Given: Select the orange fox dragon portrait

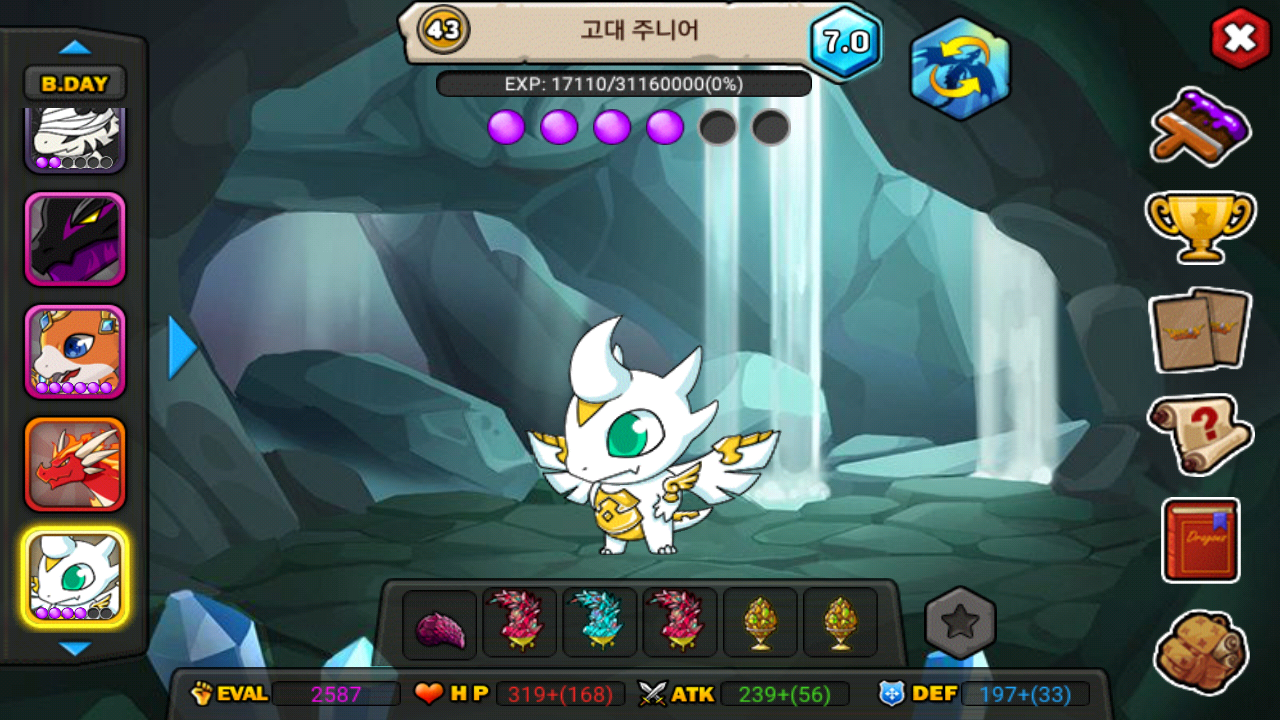Looking at the screenshot, I should click(75, 352).
